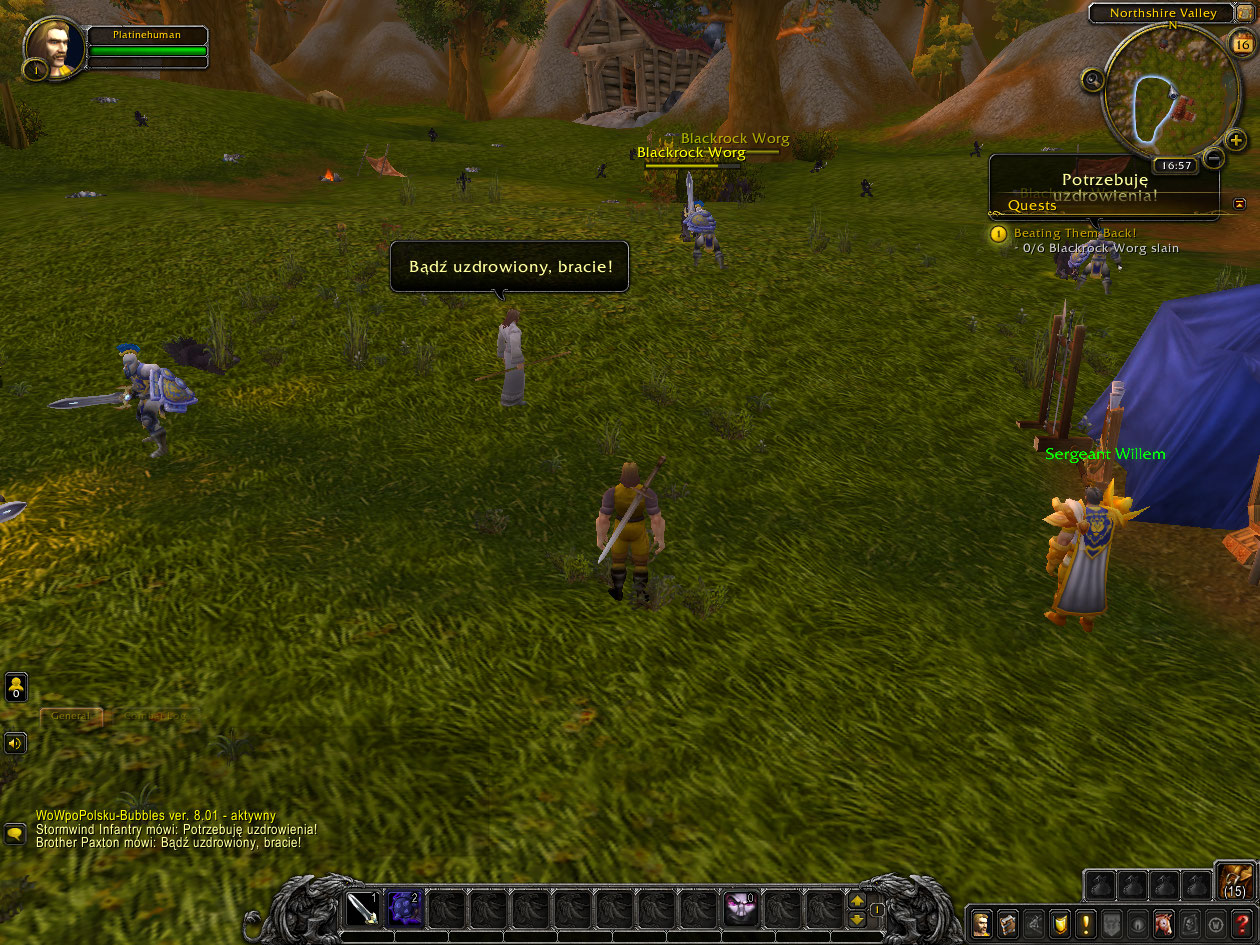This screenshot has height=945, width=1260.
Task: Open the spellbook micro button
Action: (x=1008, y=924)
